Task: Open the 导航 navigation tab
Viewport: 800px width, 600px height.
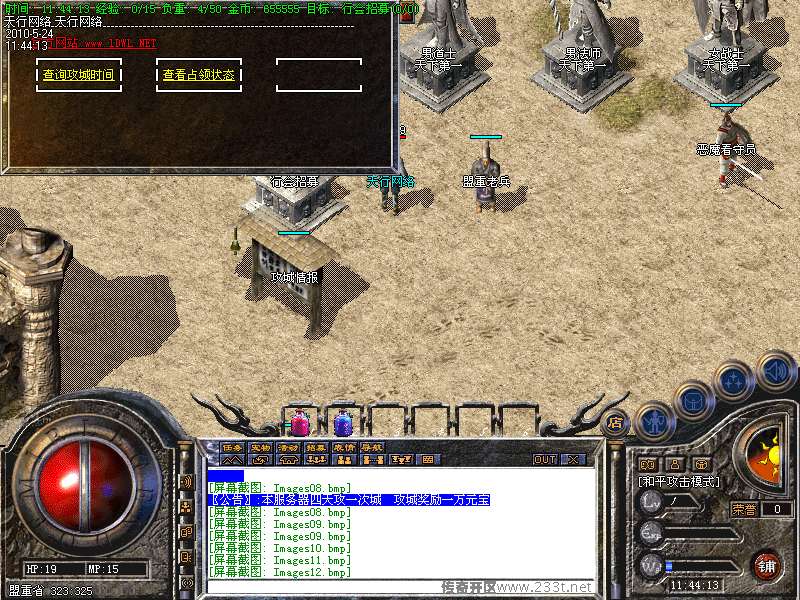Action: click(x=371, y=447)
